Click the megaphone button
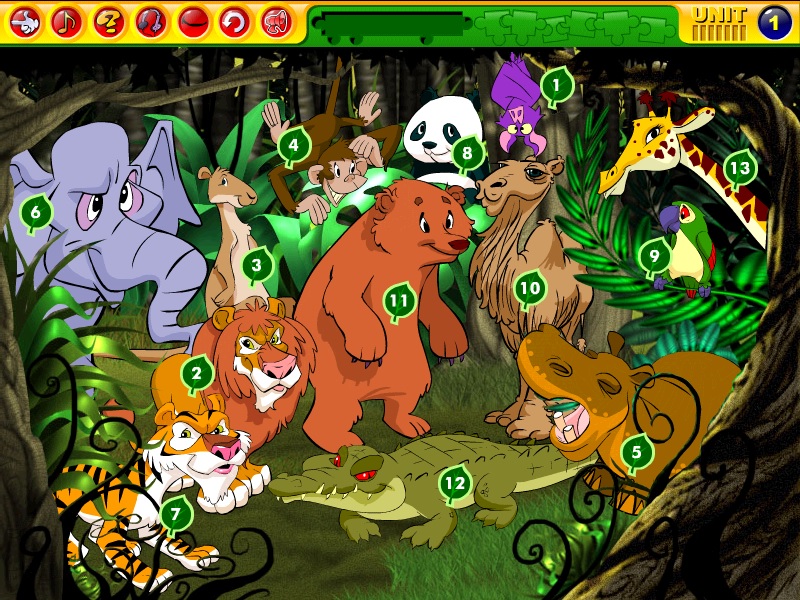The height and width of the screenshot is (600, 800). click(x=276, y=21)
